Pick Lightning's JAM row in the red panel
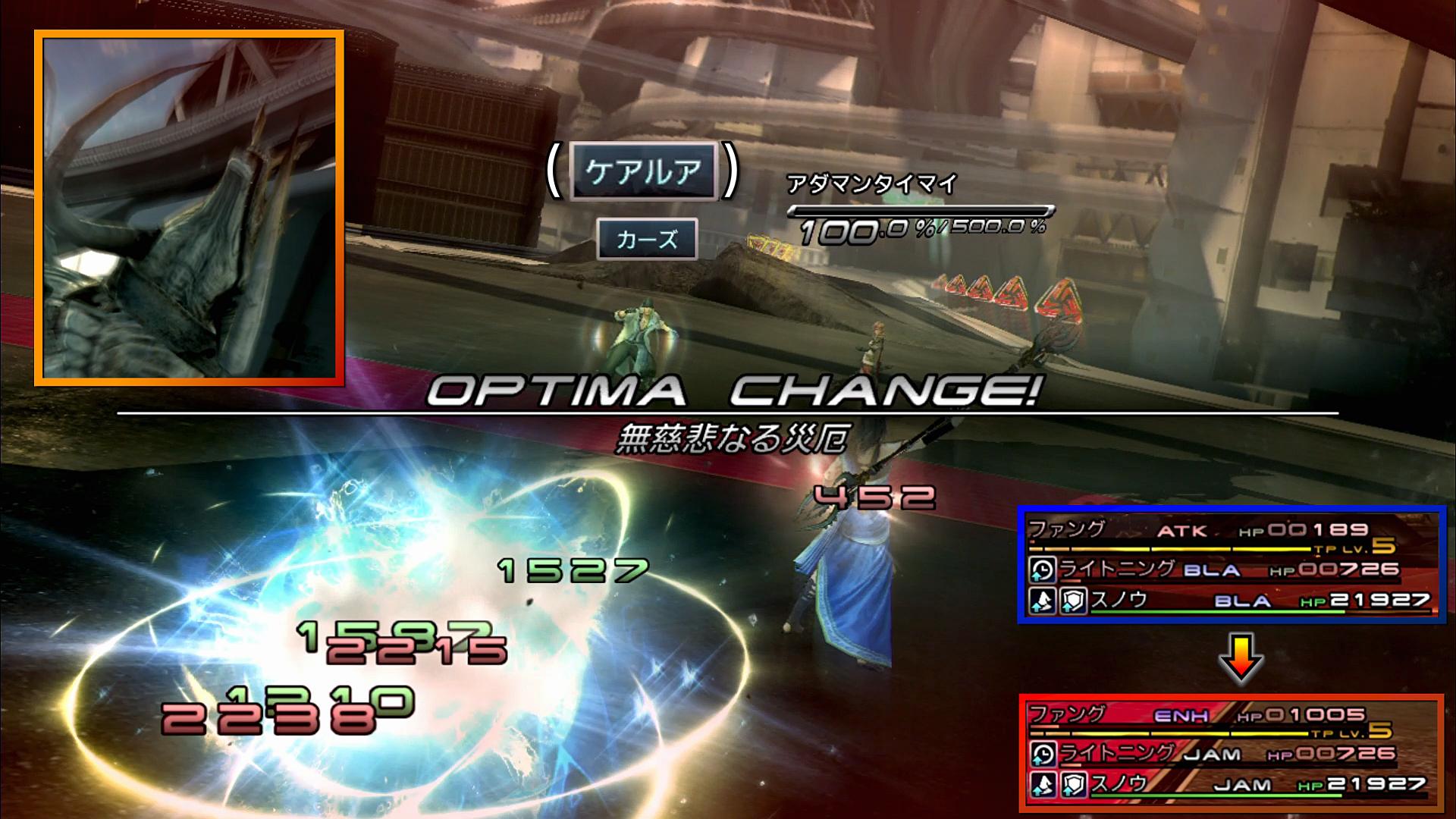The image size is (1456, 819). click(x=1230, y=753)
